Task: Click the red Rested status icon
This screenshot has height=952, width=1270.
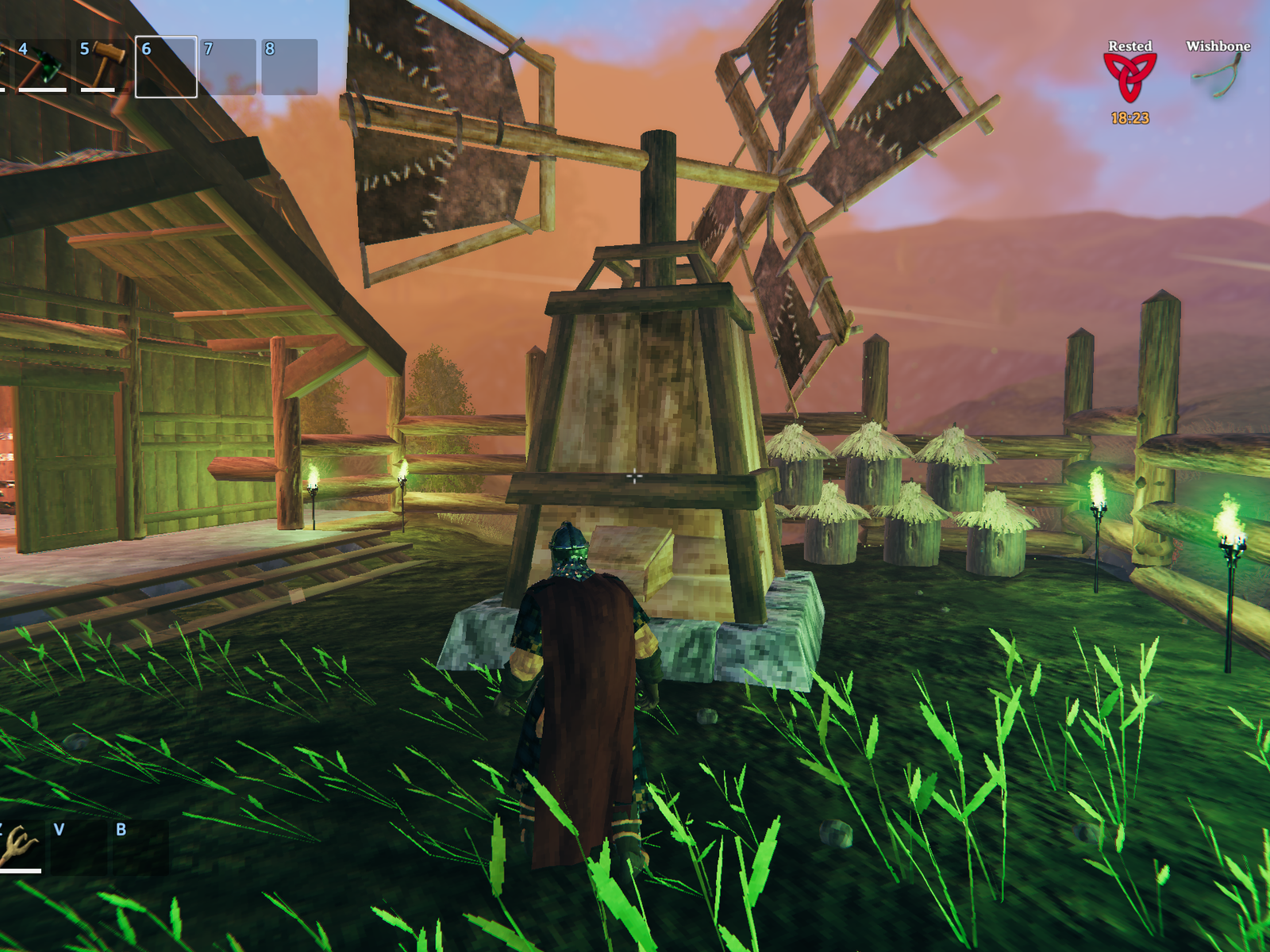Action: 1130,78
